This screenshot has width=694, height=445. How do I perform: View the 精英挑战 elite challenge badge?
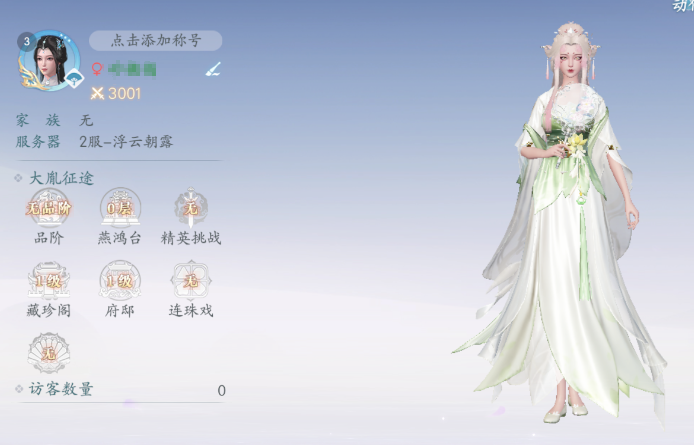tap(190, 209)
